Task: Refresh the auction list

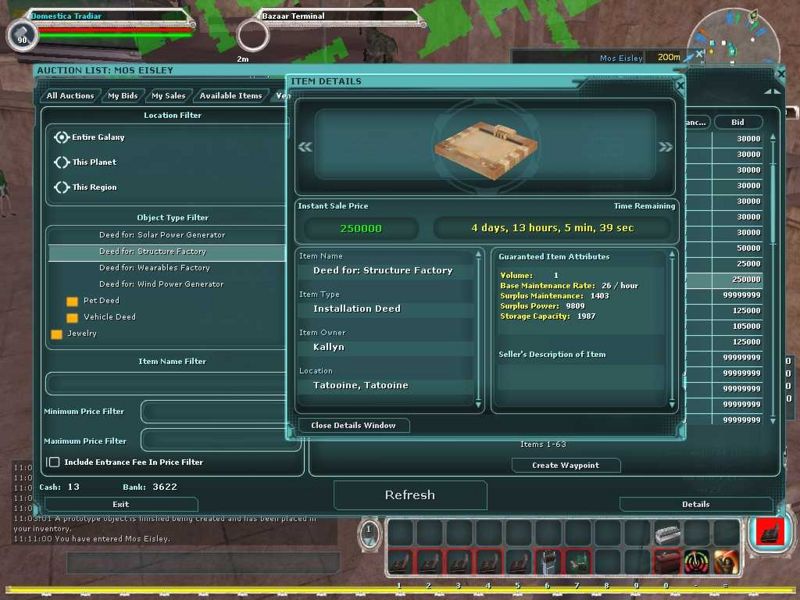Action: pyautogui.click(x=410, y=495)
